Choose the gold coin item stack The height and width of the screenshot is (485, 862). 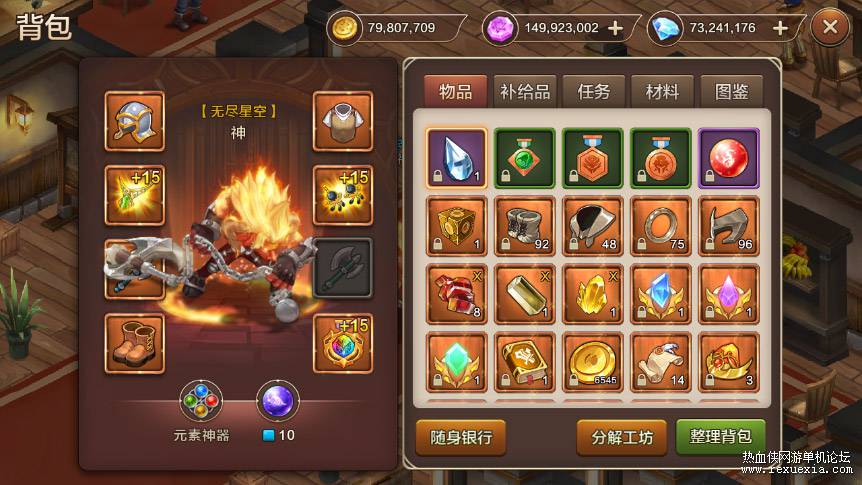click(592, 362)
